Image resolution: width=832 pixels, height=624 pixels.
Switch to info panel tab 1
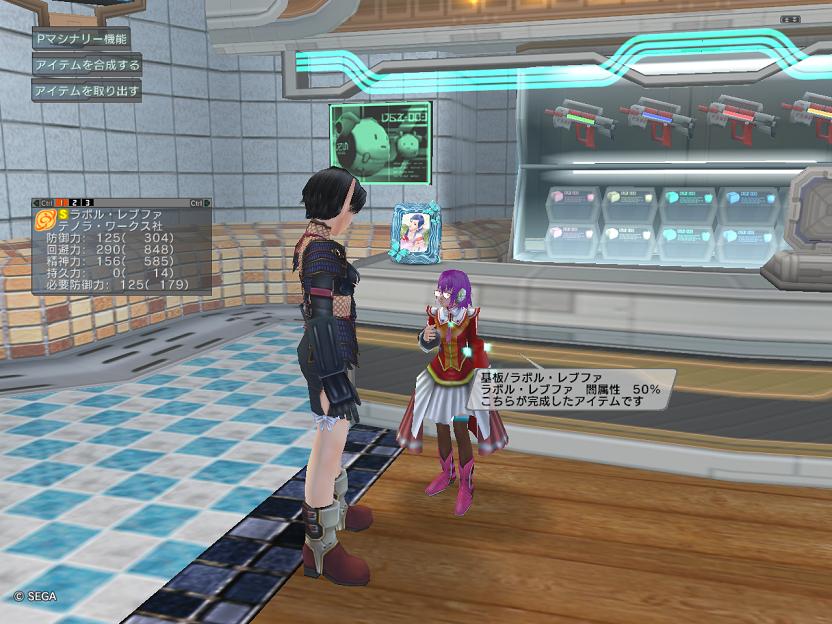(x=60, y=203)
